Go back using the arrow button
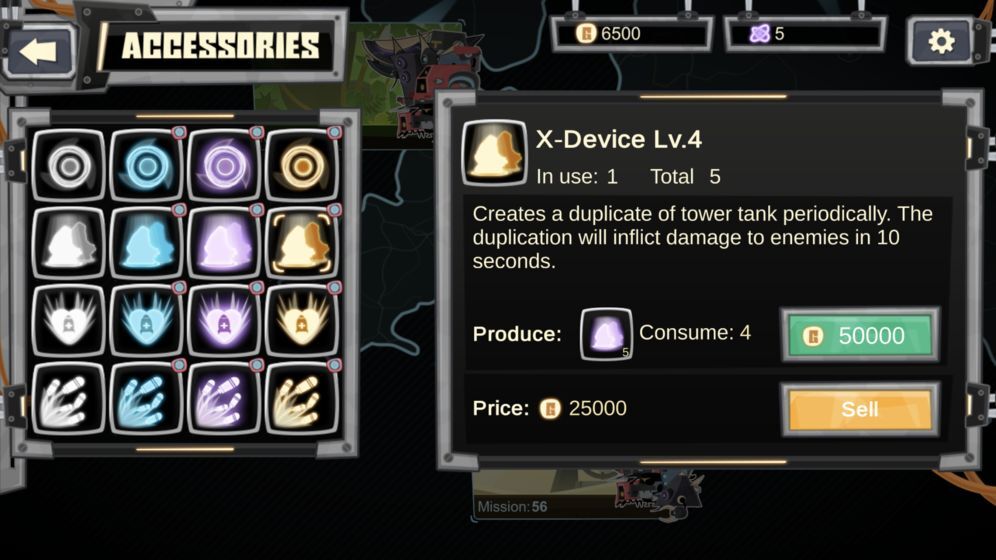 pyautogui.click(x=39, y=50)
